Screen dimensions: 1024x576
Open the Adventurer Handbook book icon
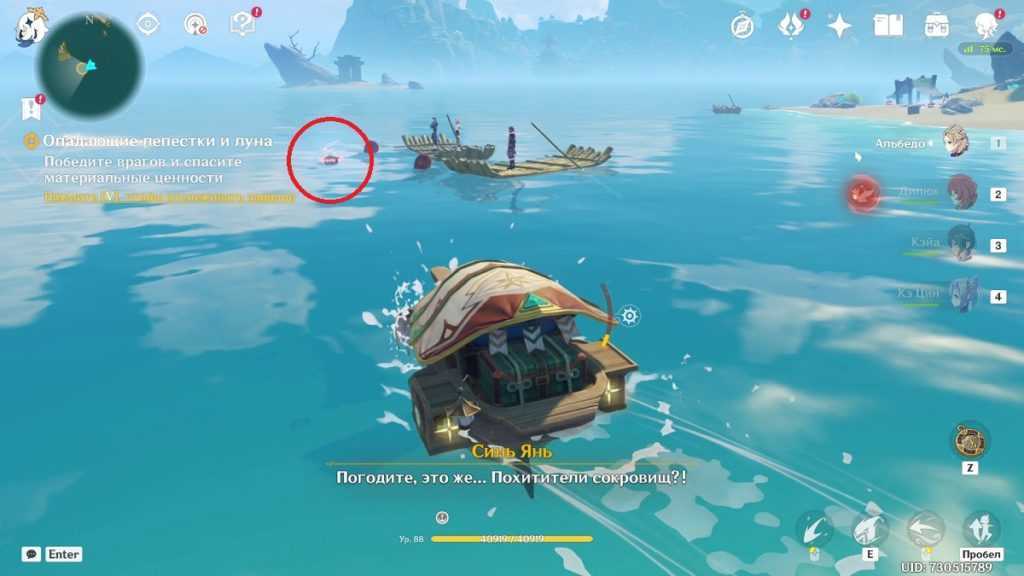[x=887, y=25]
